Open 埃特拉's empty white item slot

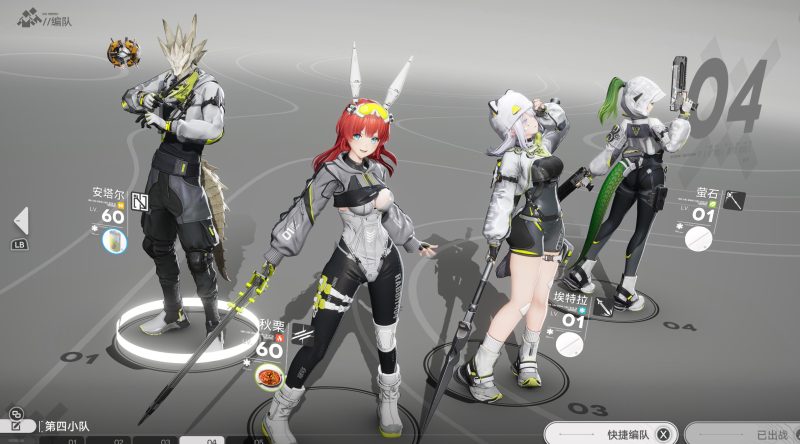569,344
